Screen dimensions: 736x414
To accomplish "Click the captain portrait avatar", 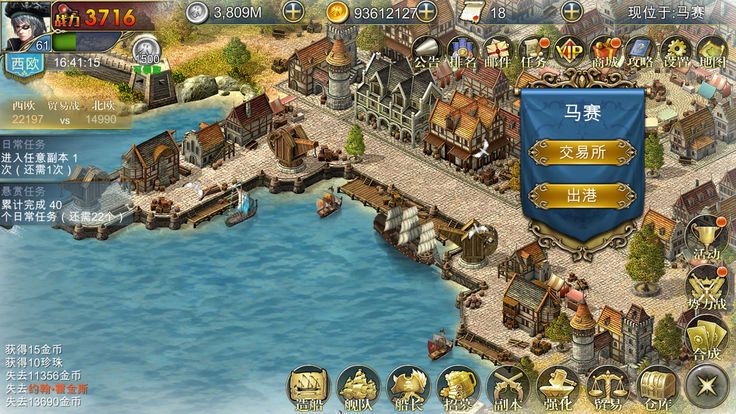I will (26, 24).
